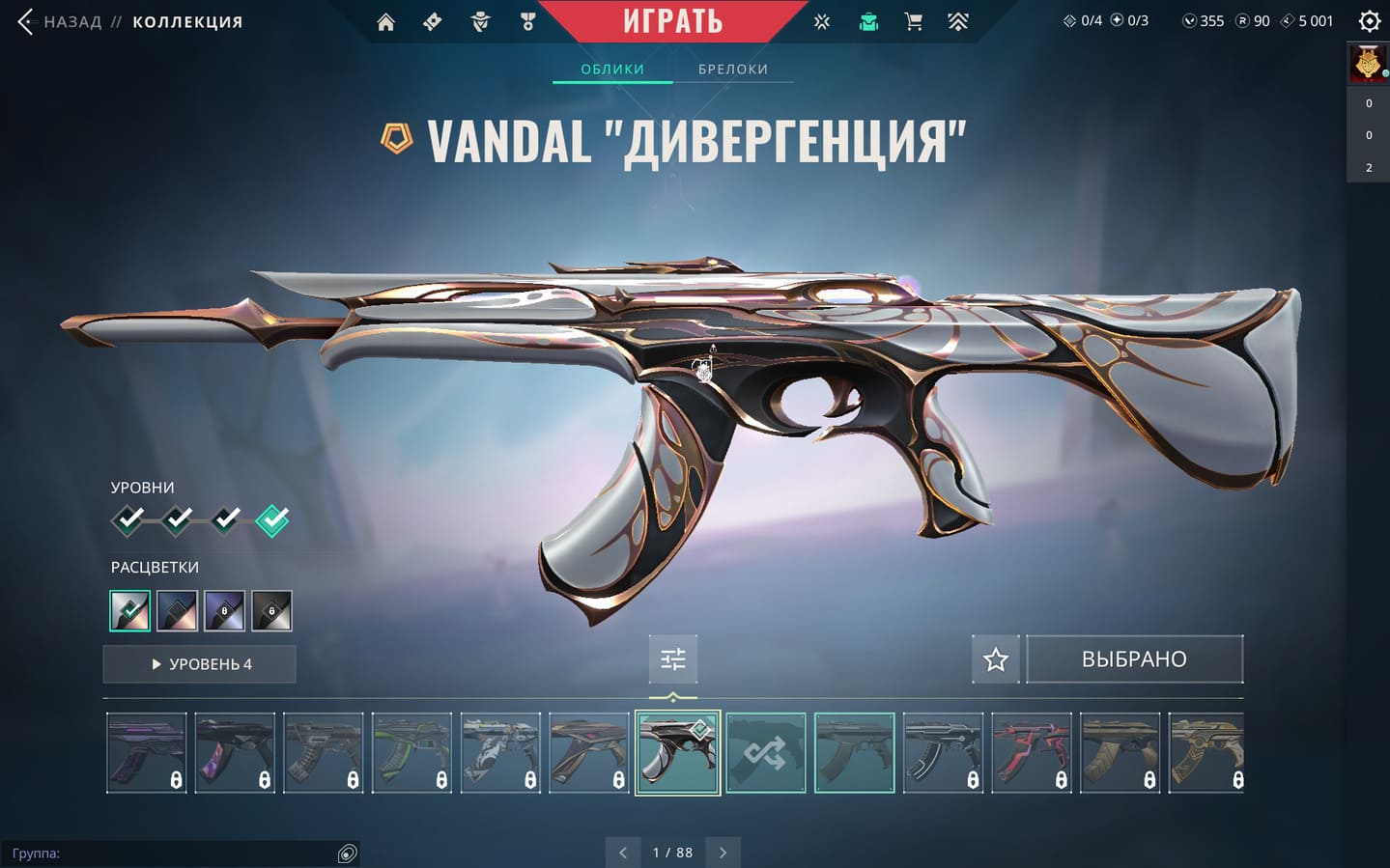Switch to the Брелоки tab

pyautogui.click(x=733, y=70)
